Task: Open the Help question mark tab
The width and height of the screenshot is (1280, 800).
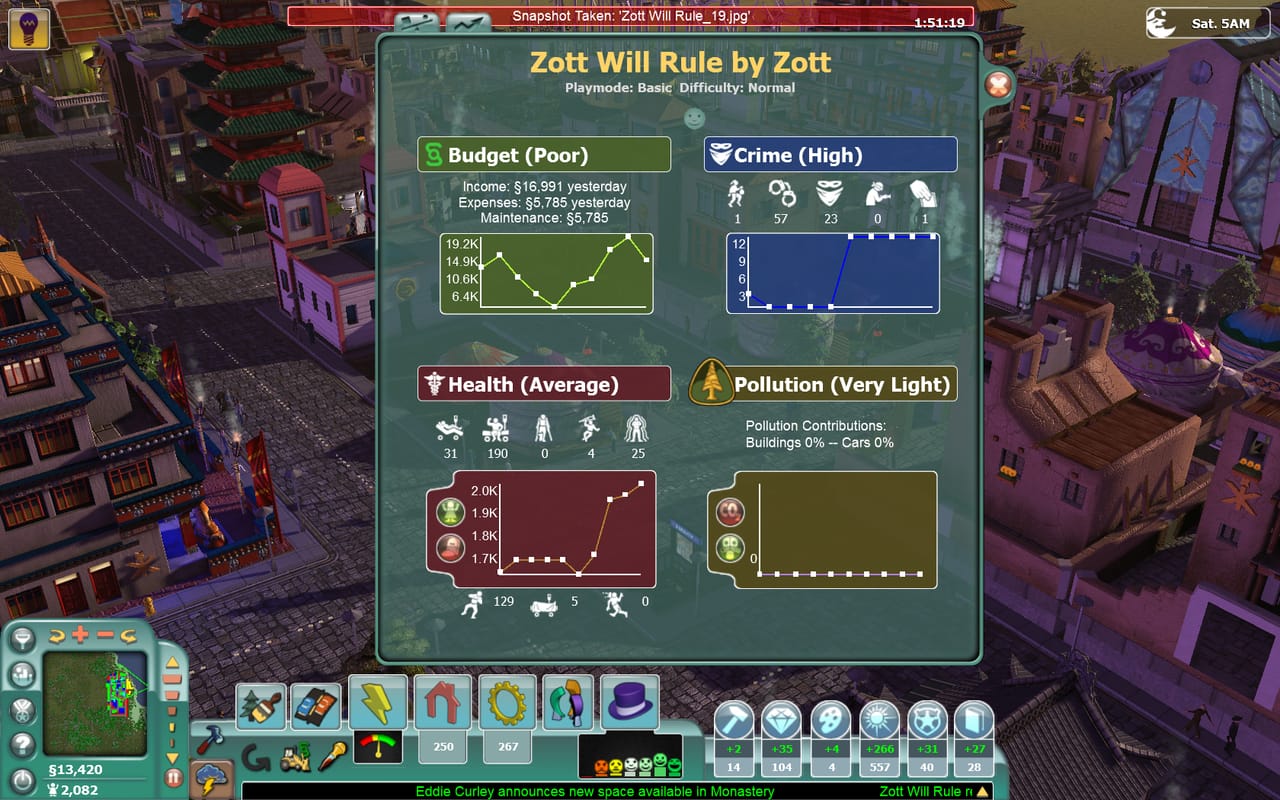Action: (20, 743)
